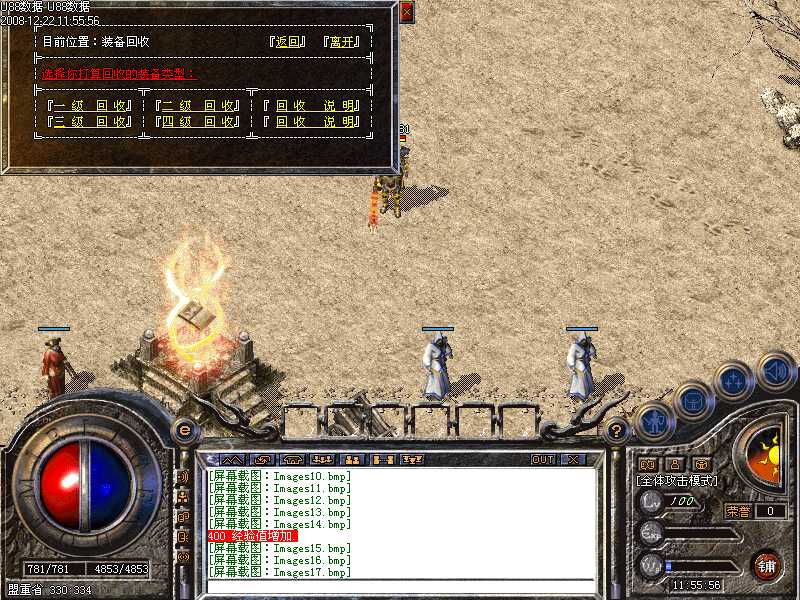This screenshot has width=800, height=600.
Task: Close the NPC dialog with red X
Action: point(406,12)
